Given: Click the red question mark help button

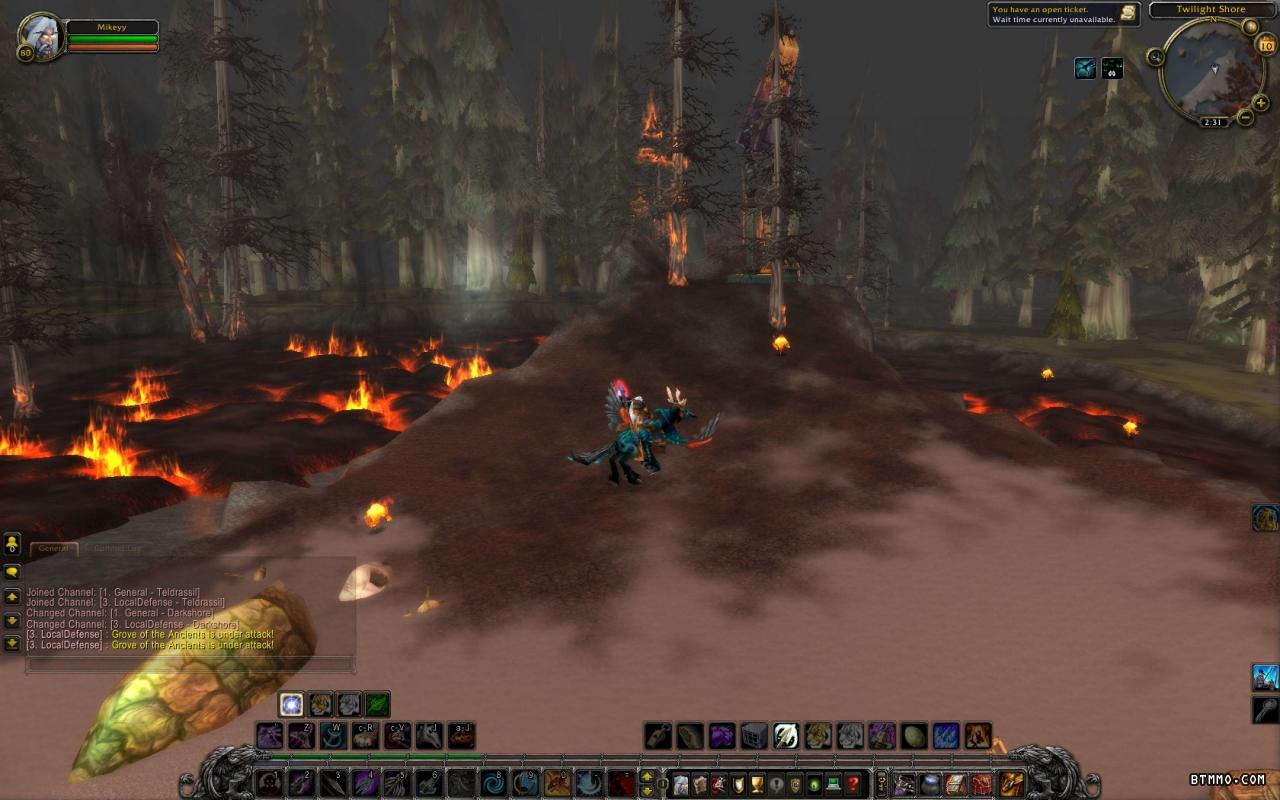Looking at the screenshot, I should tap(853, 784).
